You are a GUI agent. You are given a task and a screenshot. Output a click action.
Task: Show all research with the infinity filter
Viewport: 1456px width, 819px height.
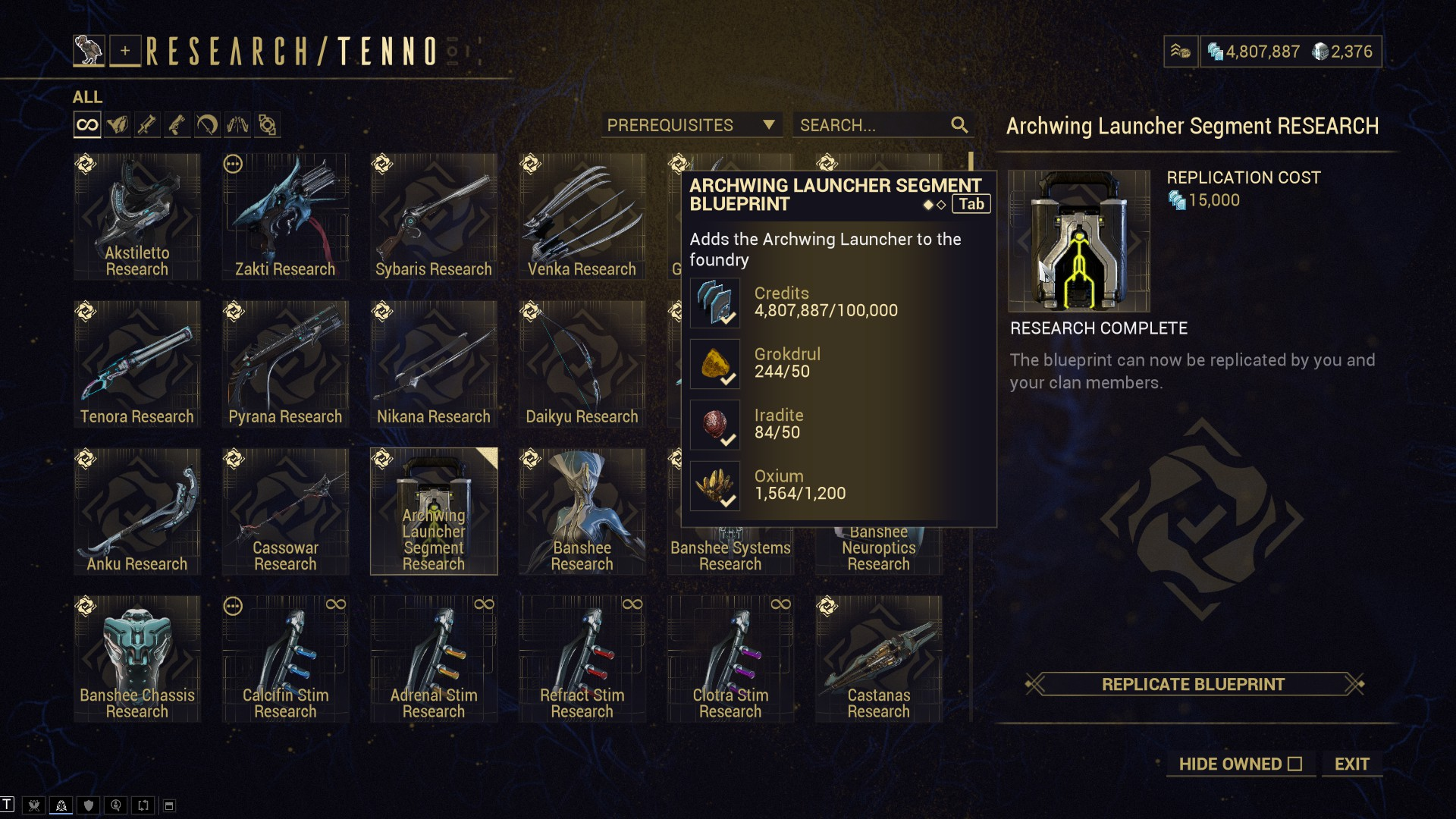(87, 125)
